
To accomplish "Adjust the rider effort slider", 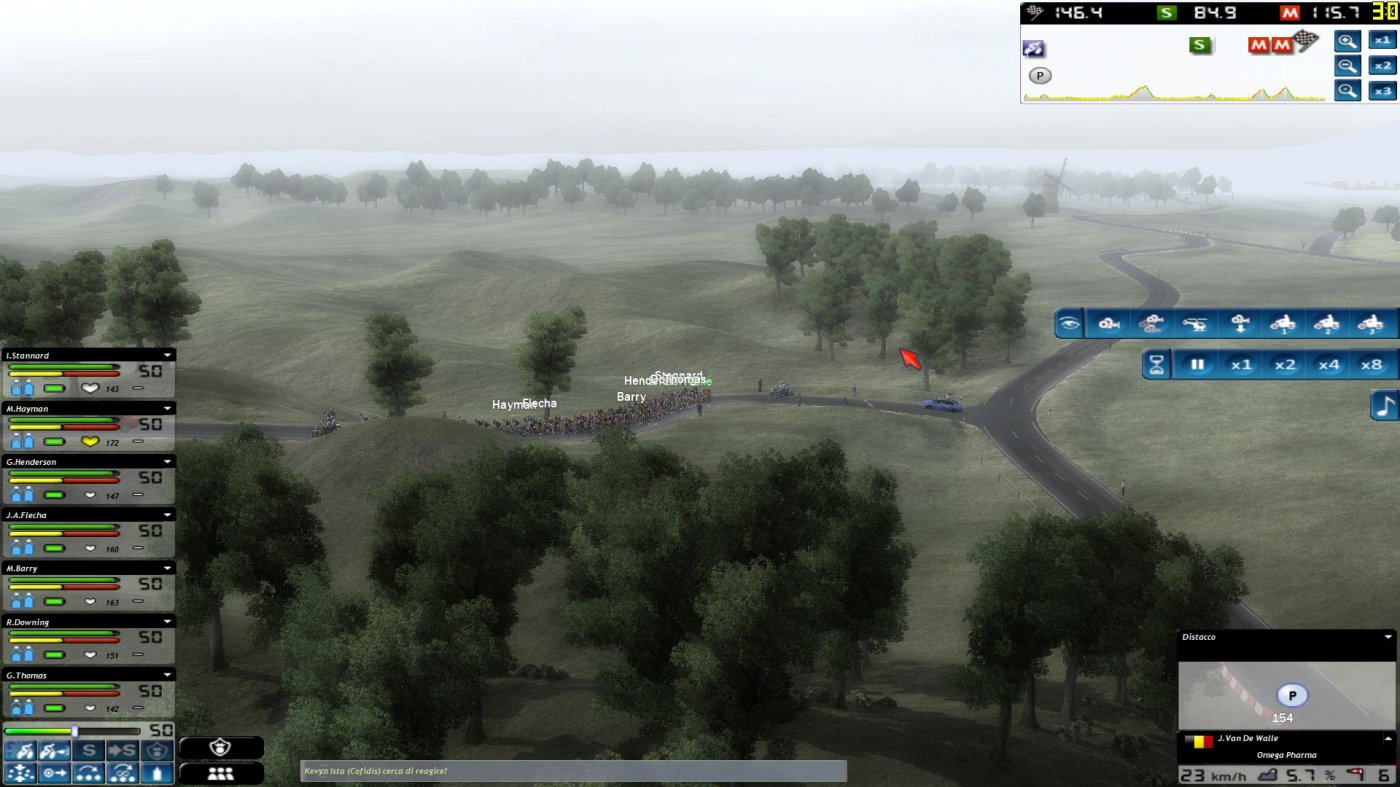I will coord(75,730).
